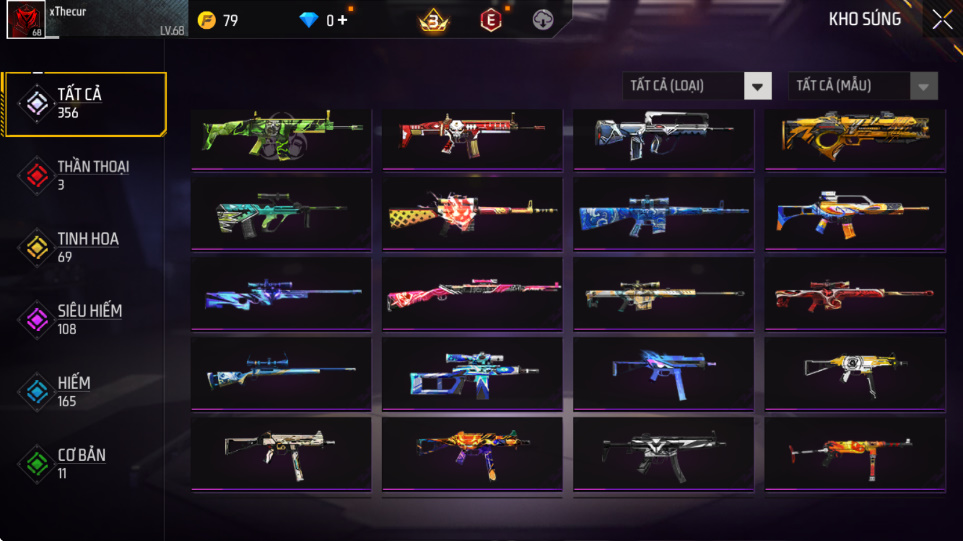
Task: Open the Tất Cả (Mẫu) model dropdown
Action: point(863,86)
